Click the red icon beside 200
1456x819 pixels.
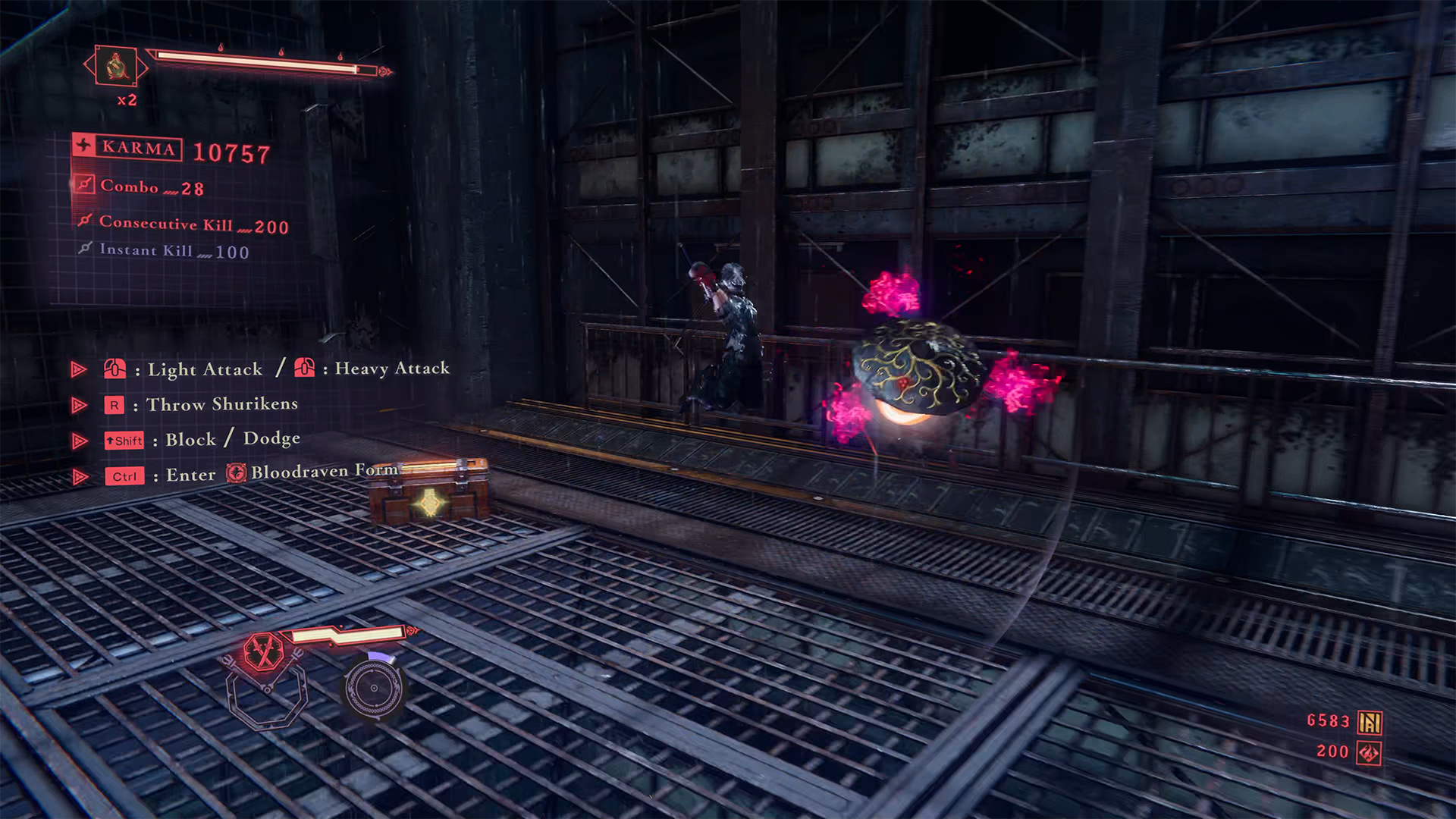pos(1369,753)
